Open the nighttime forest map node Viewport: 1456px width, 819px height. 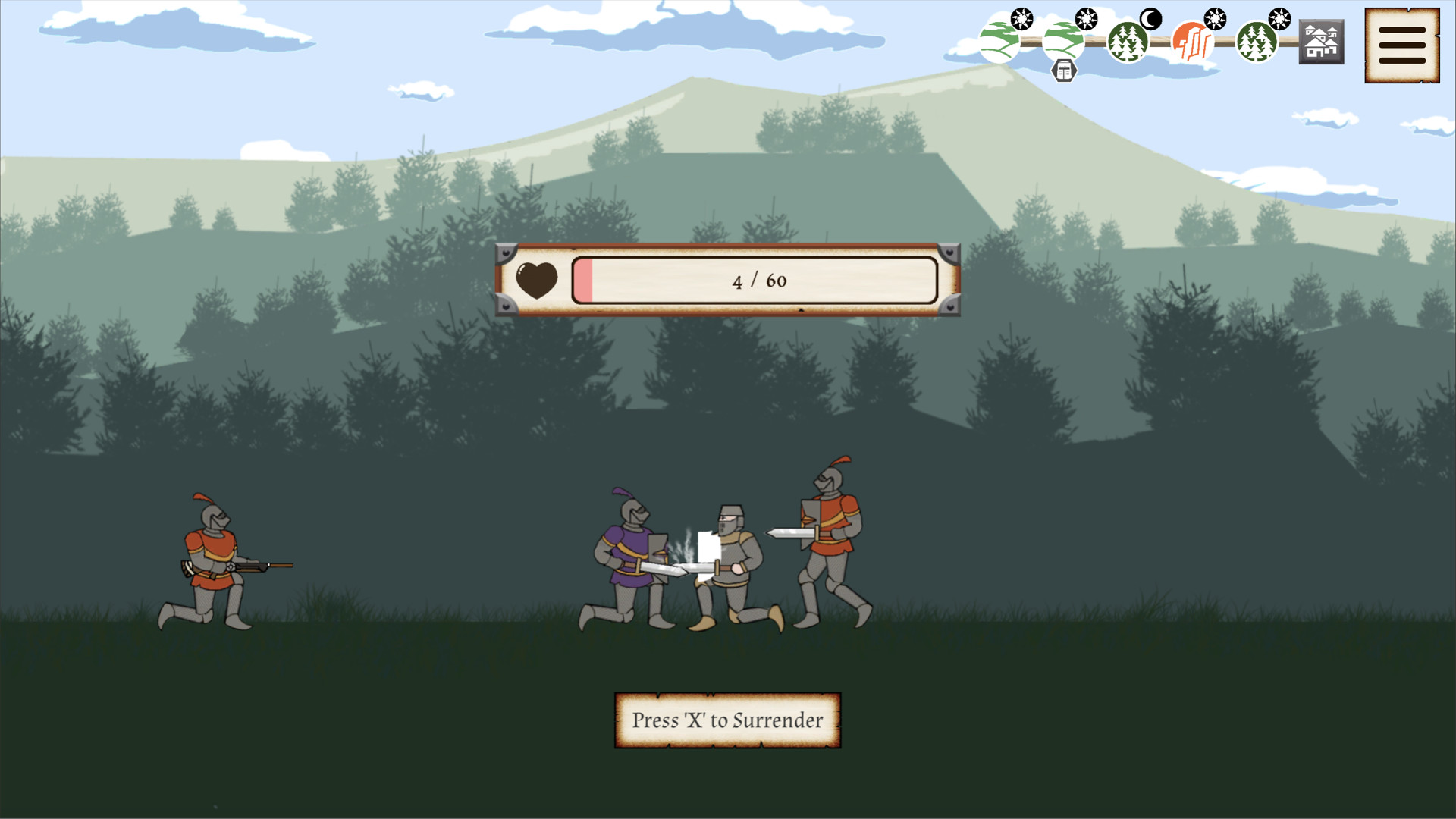[1126, 43]
